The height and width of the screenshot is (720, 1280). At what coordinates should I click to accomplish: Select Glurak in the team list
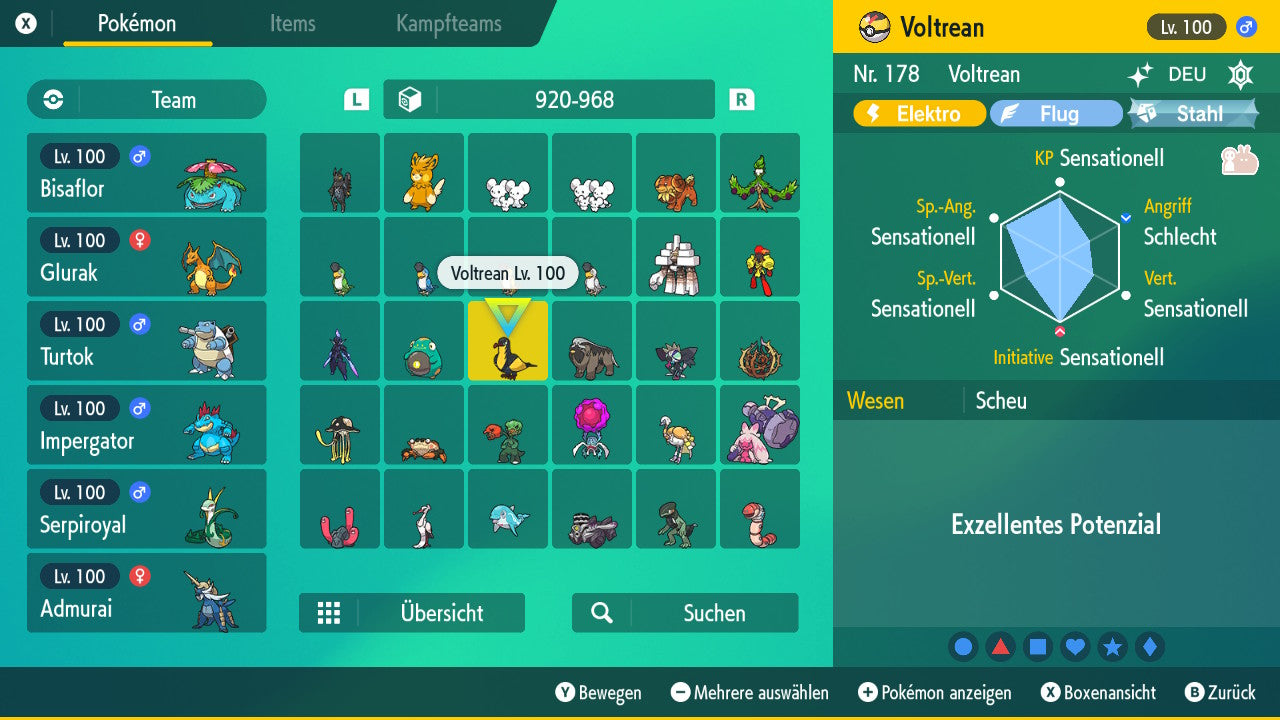[147, 257]
